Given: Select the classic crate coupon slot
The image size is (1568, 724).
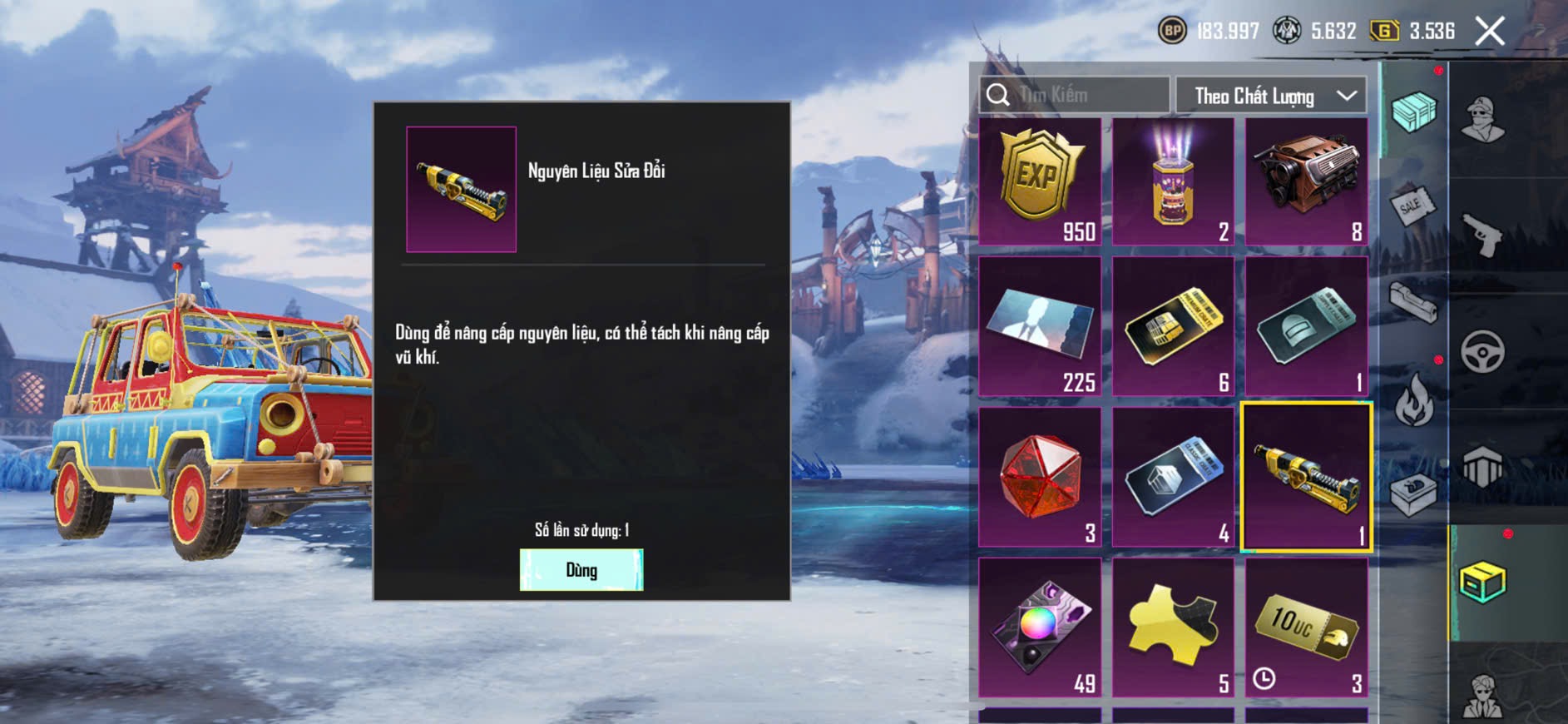Looking at the screenshot, I should coord(1173,477).
